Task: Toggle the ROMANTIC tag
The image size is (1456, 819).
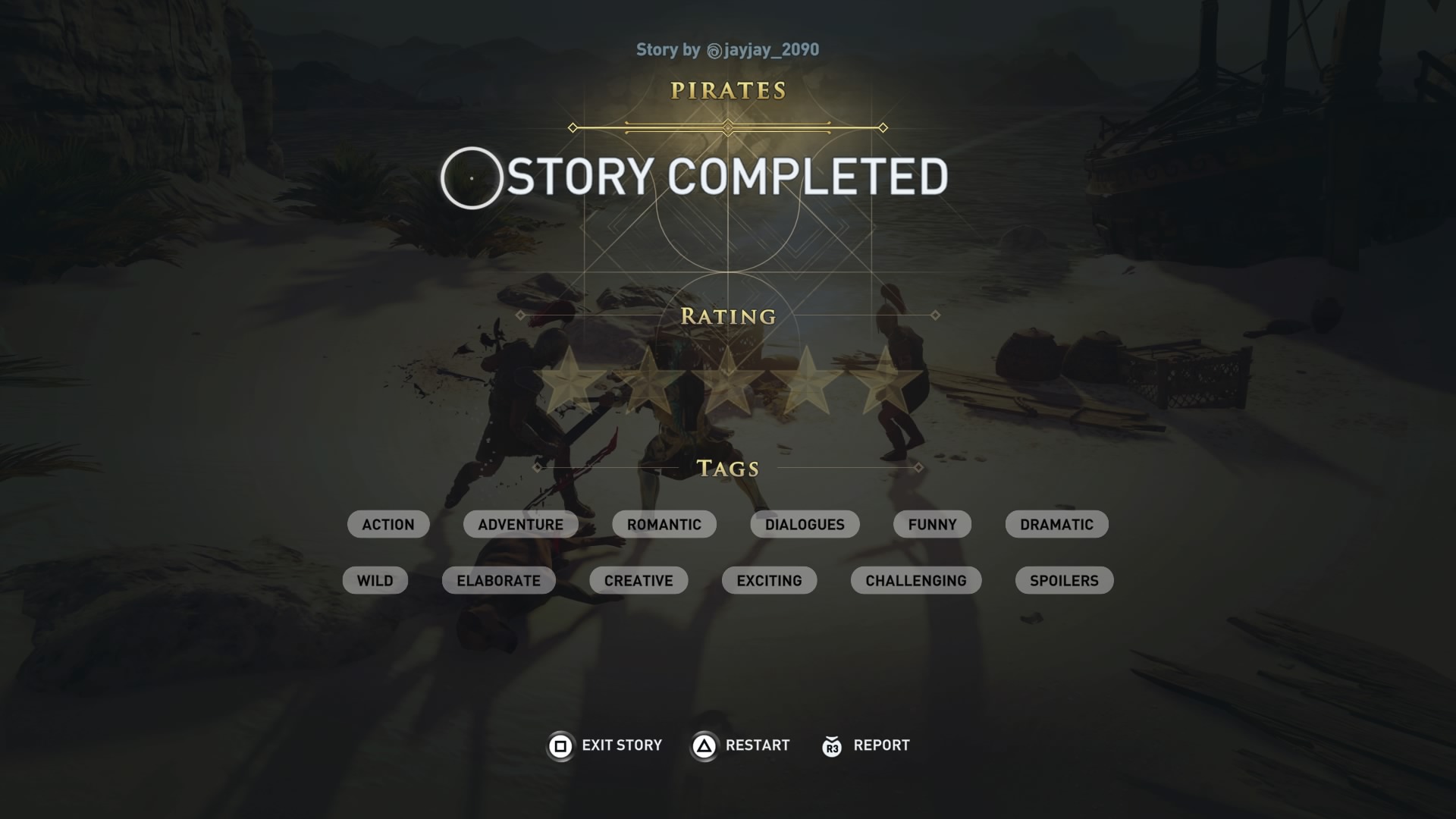Action: coord(664,524)
